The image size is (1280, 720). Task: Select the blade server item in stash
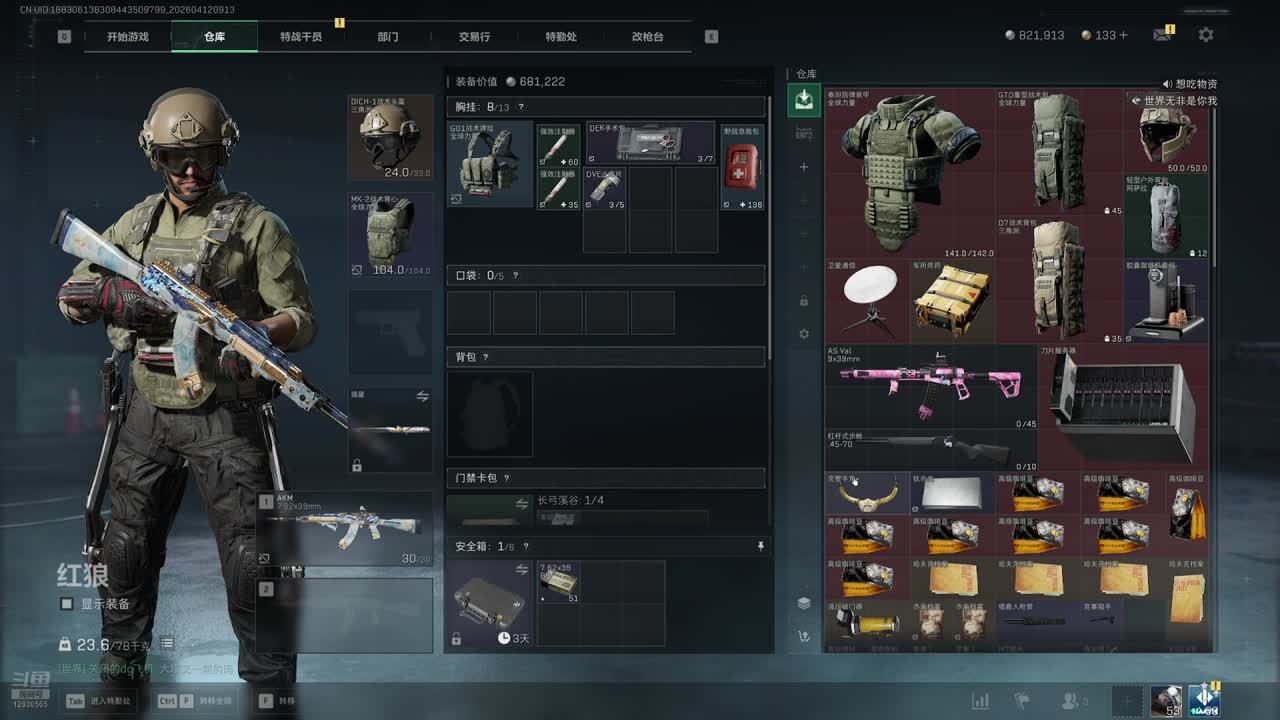[x=1123, y=402]
